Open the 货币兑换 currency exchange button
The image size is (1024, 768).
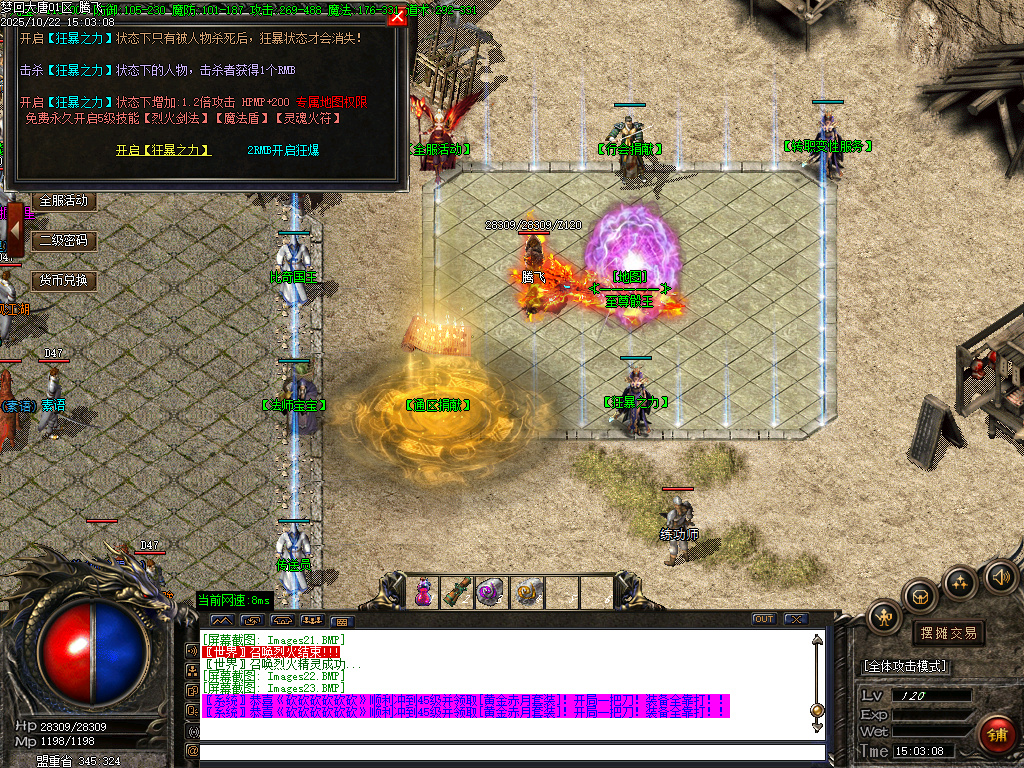tap(65, 281)
